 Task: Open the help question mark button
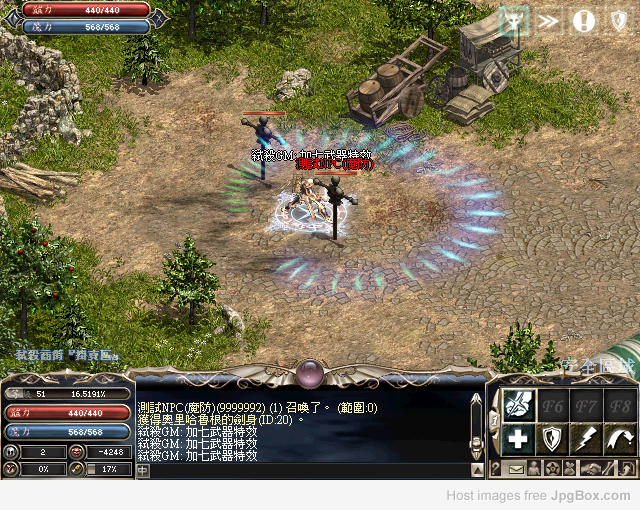tap(496, 468)
